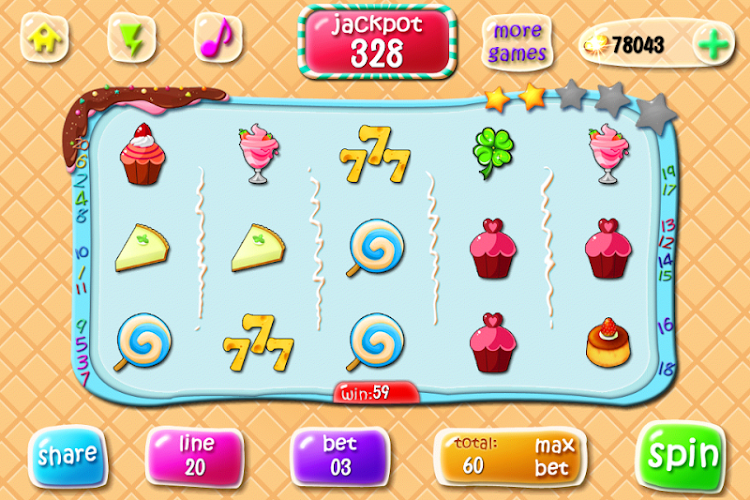Adjust the bet amount button
The width and height of the screenshot is (750, 500).
[338, 454]
